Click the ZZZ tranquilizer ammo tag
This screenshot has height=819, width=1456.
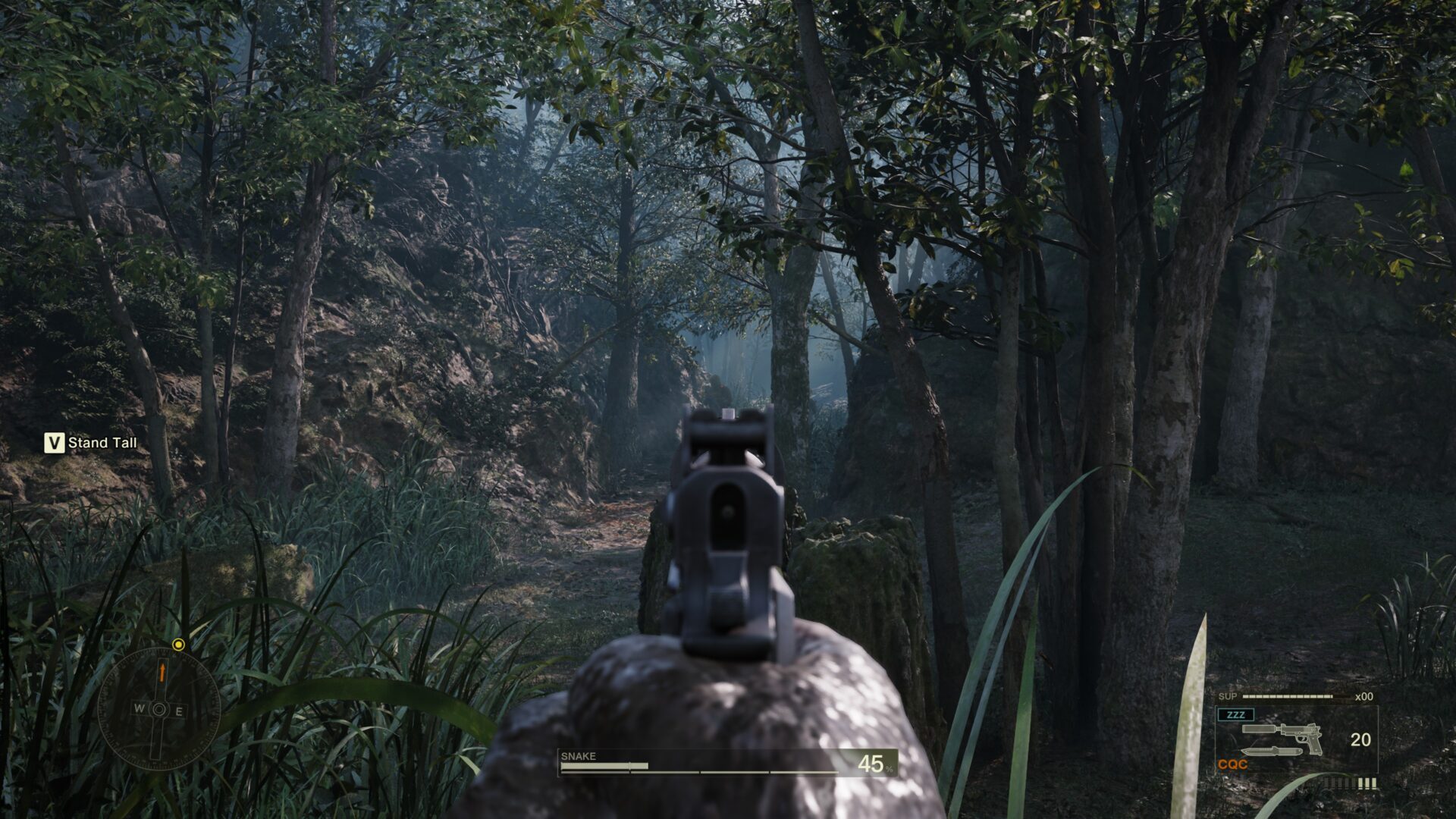[1235, 714]
